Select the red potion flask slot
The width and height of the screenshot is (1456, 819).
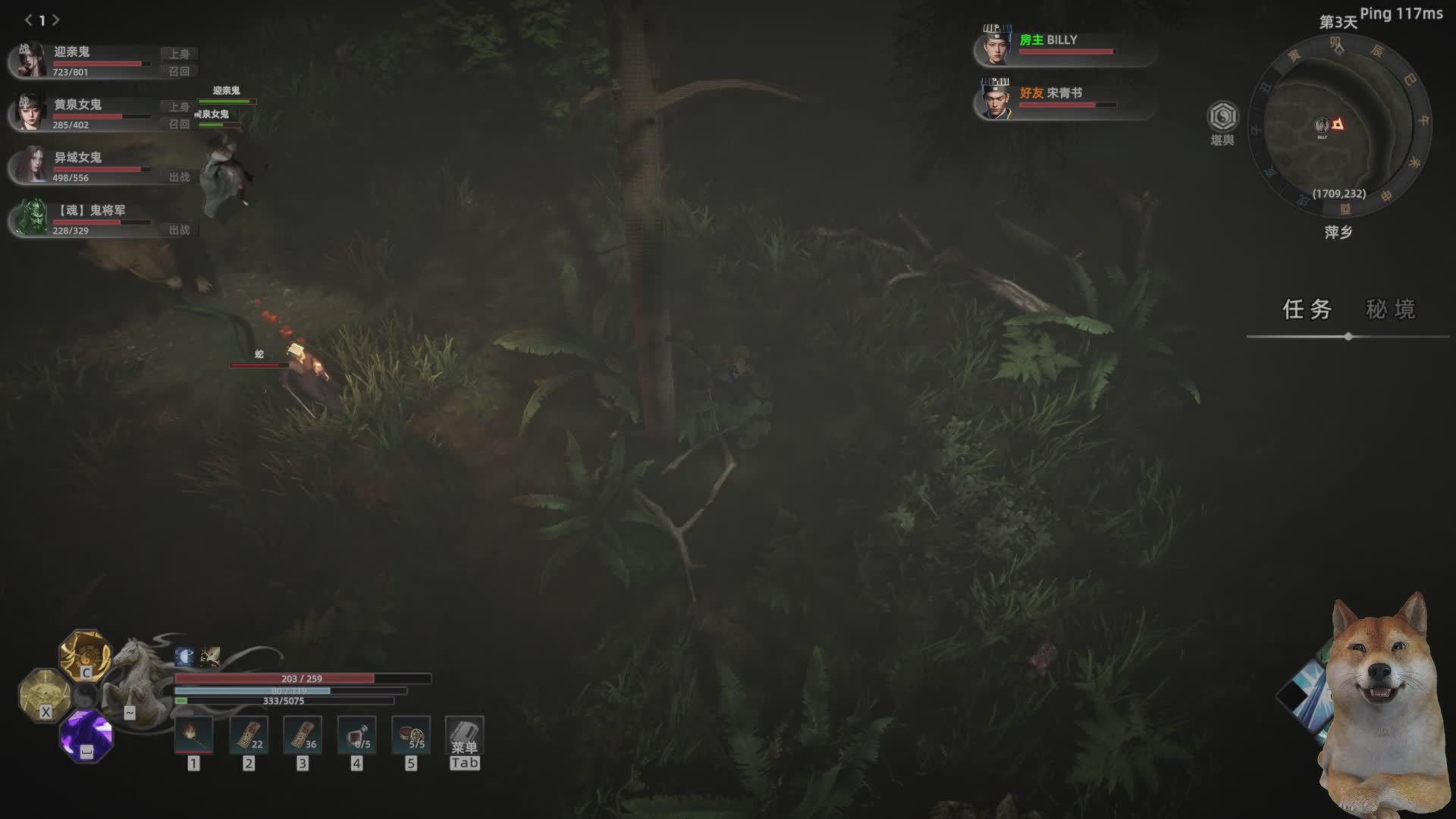(356, 735)
